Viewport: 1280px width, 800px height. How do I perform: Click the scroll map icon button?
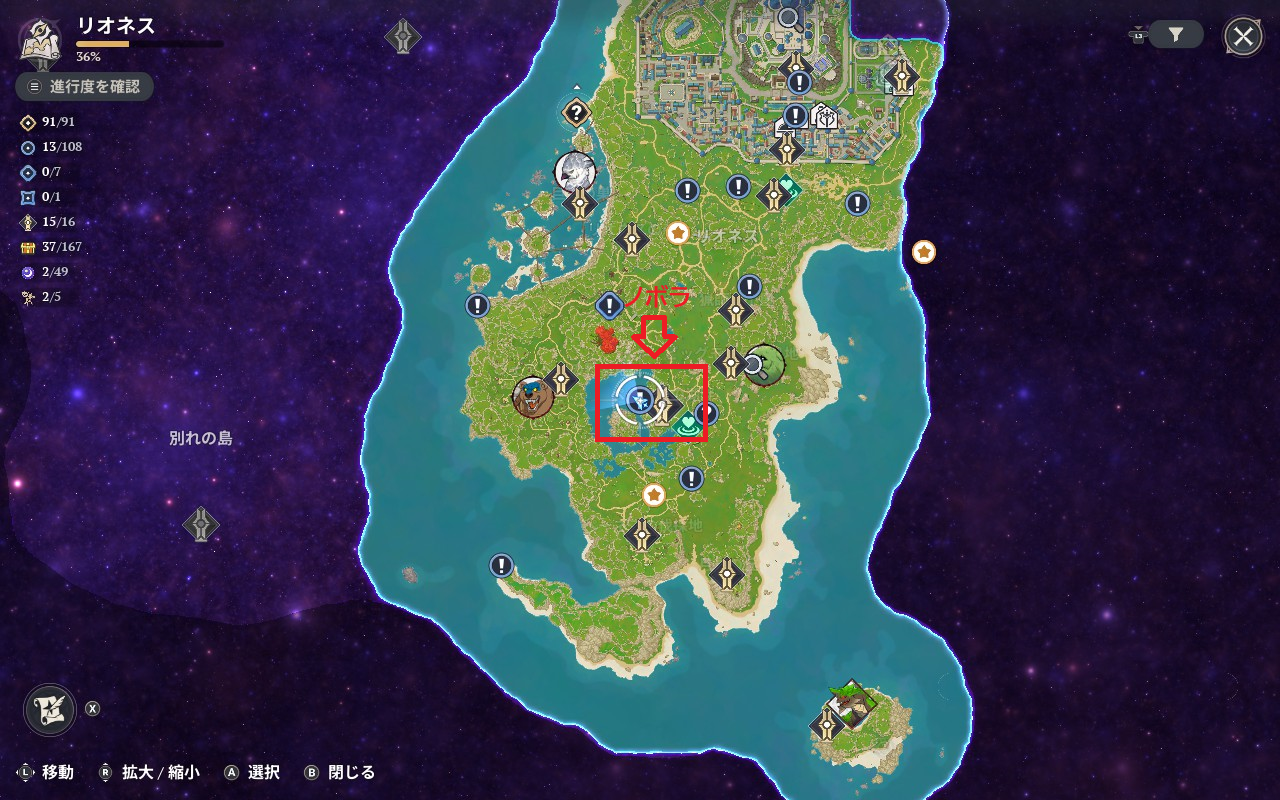coord(50,709)
